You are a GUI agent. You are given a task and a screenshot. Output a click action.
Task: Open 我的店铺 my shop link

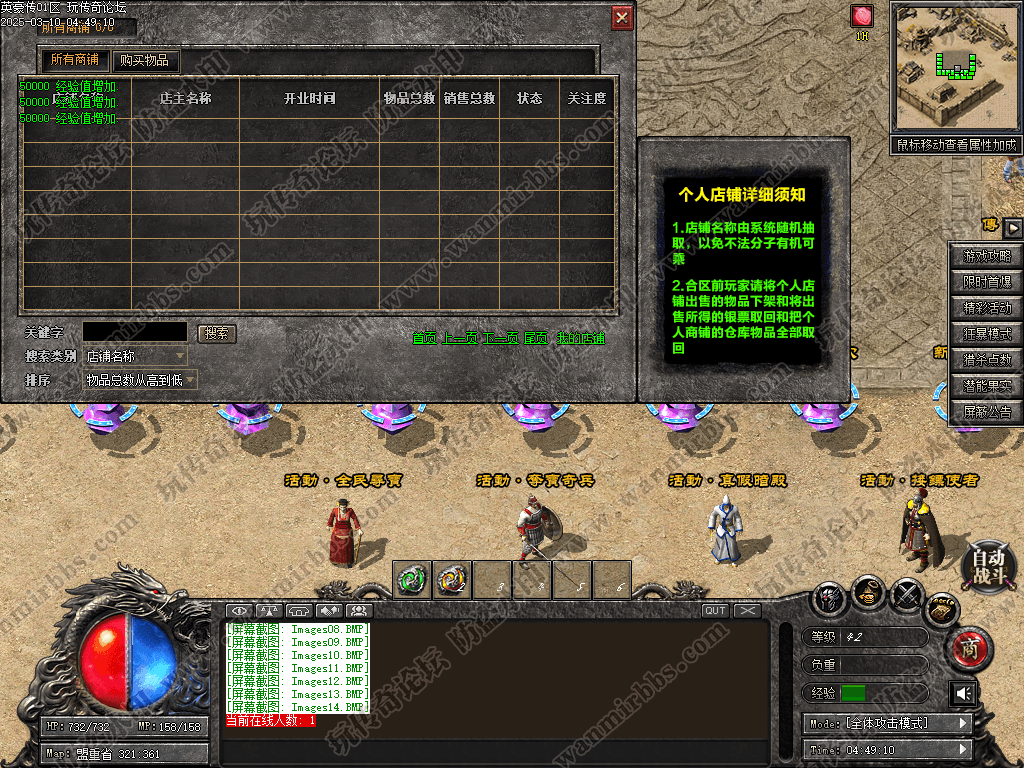pos(581,339)
